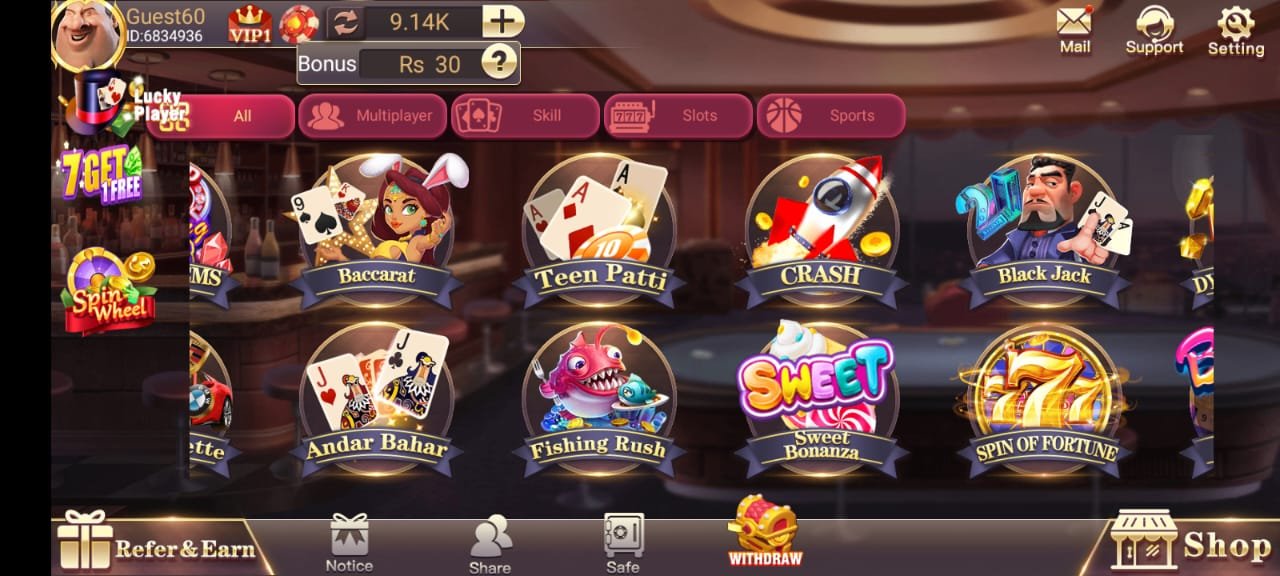1280x576 pixels.
Task: Switch to the Slots tab
Action: pyautogui.click(x=678, y=116)
